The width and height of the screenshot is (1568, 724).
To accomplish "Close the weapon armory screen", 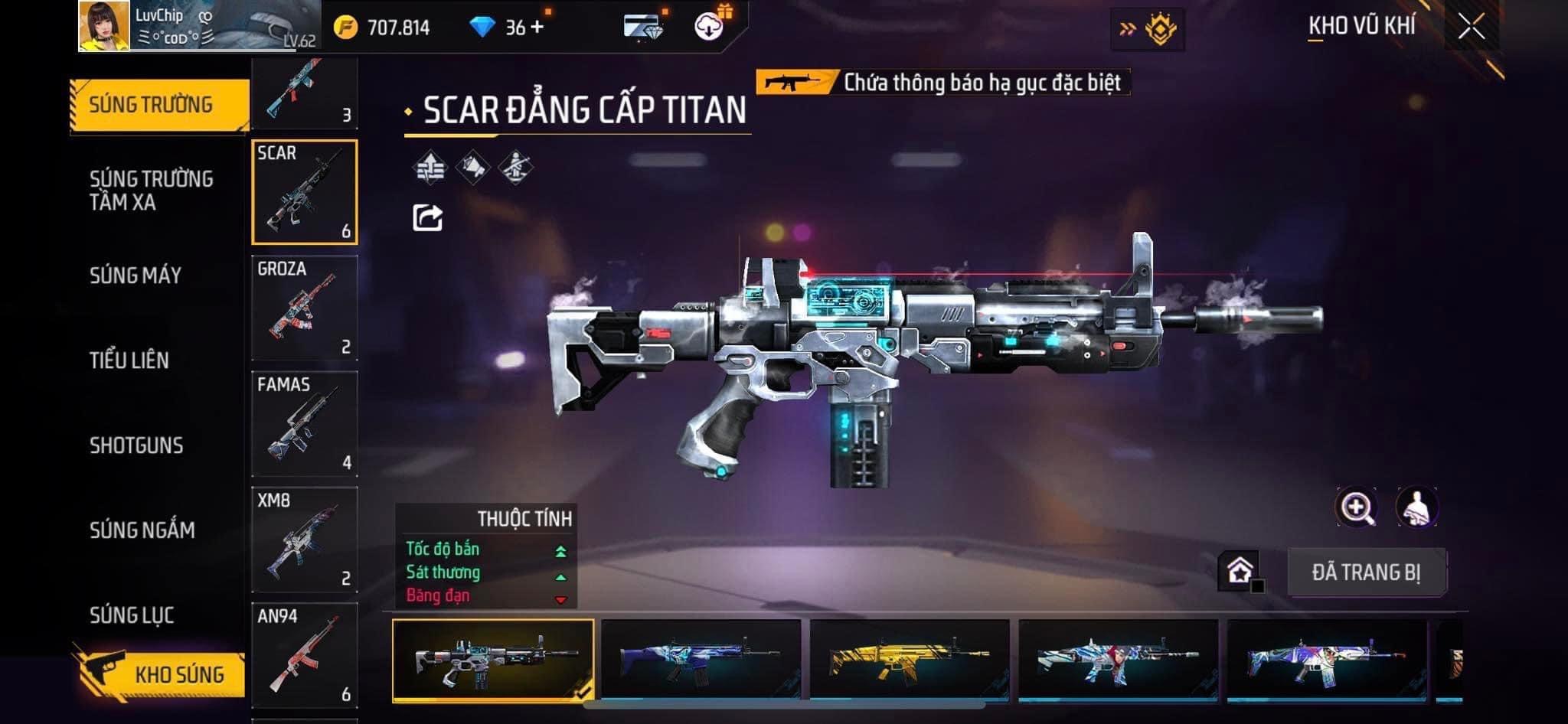I will [1471, 28].
